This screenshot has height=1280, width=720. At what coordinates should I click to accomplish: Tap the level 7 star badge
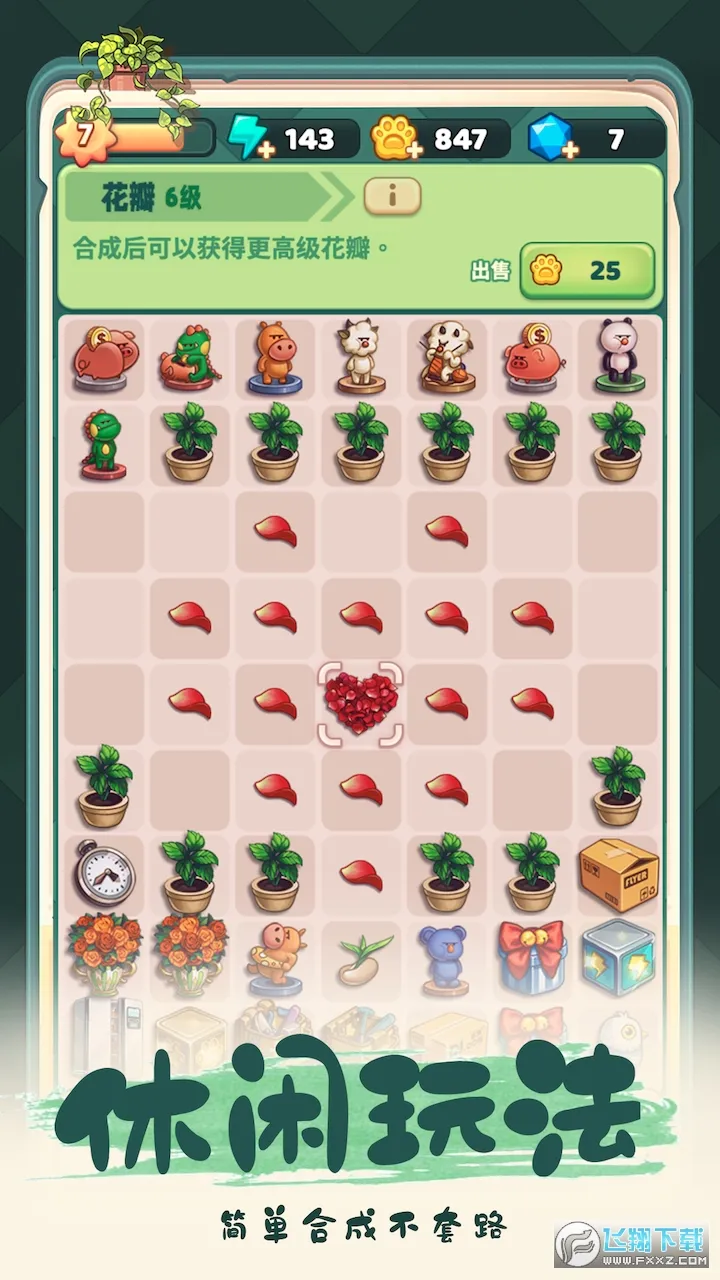coord(79,136)
